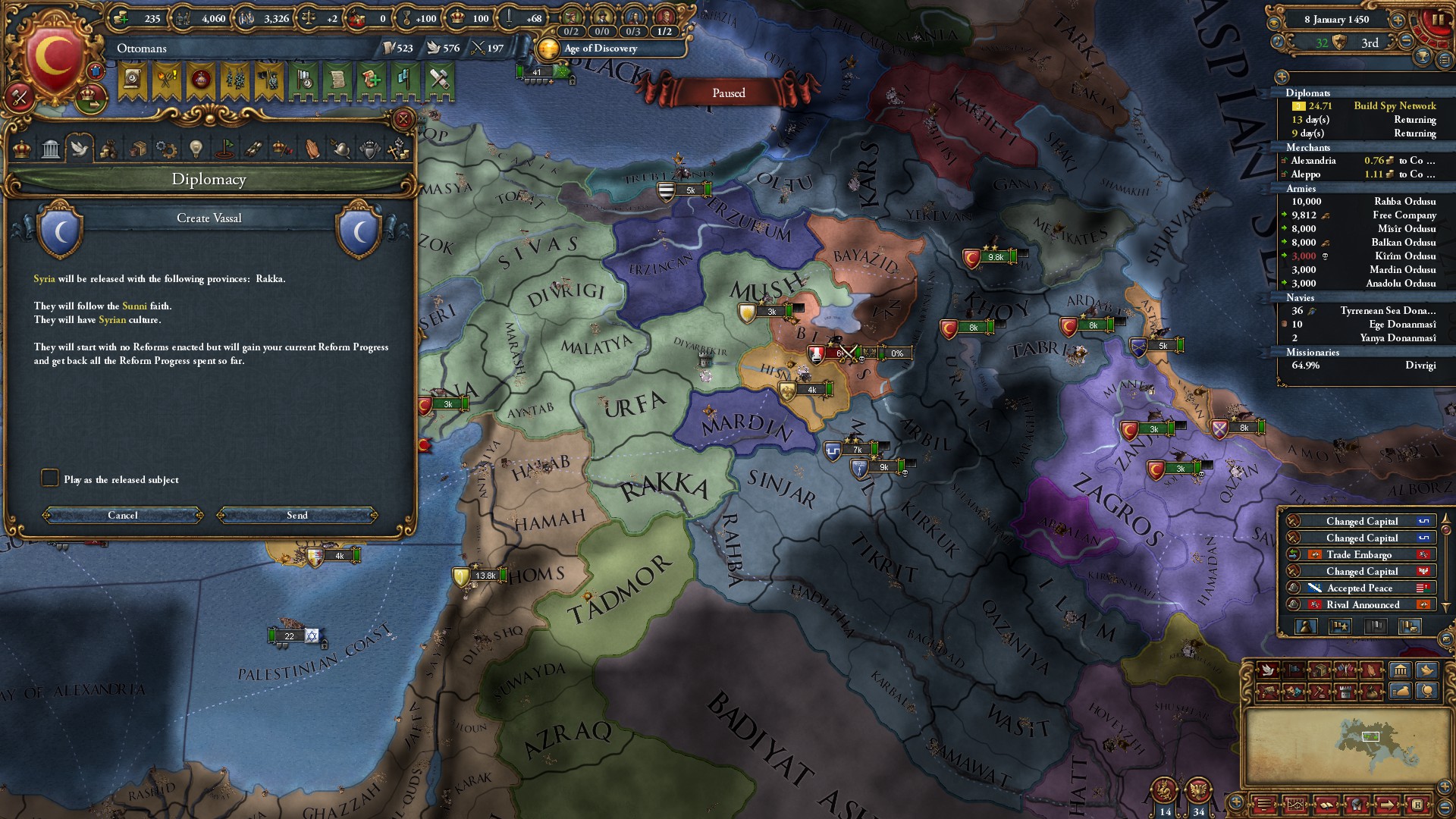Switch to the pillared building Government tab
Screen dimensions: 1456x819
click(51, 149)
